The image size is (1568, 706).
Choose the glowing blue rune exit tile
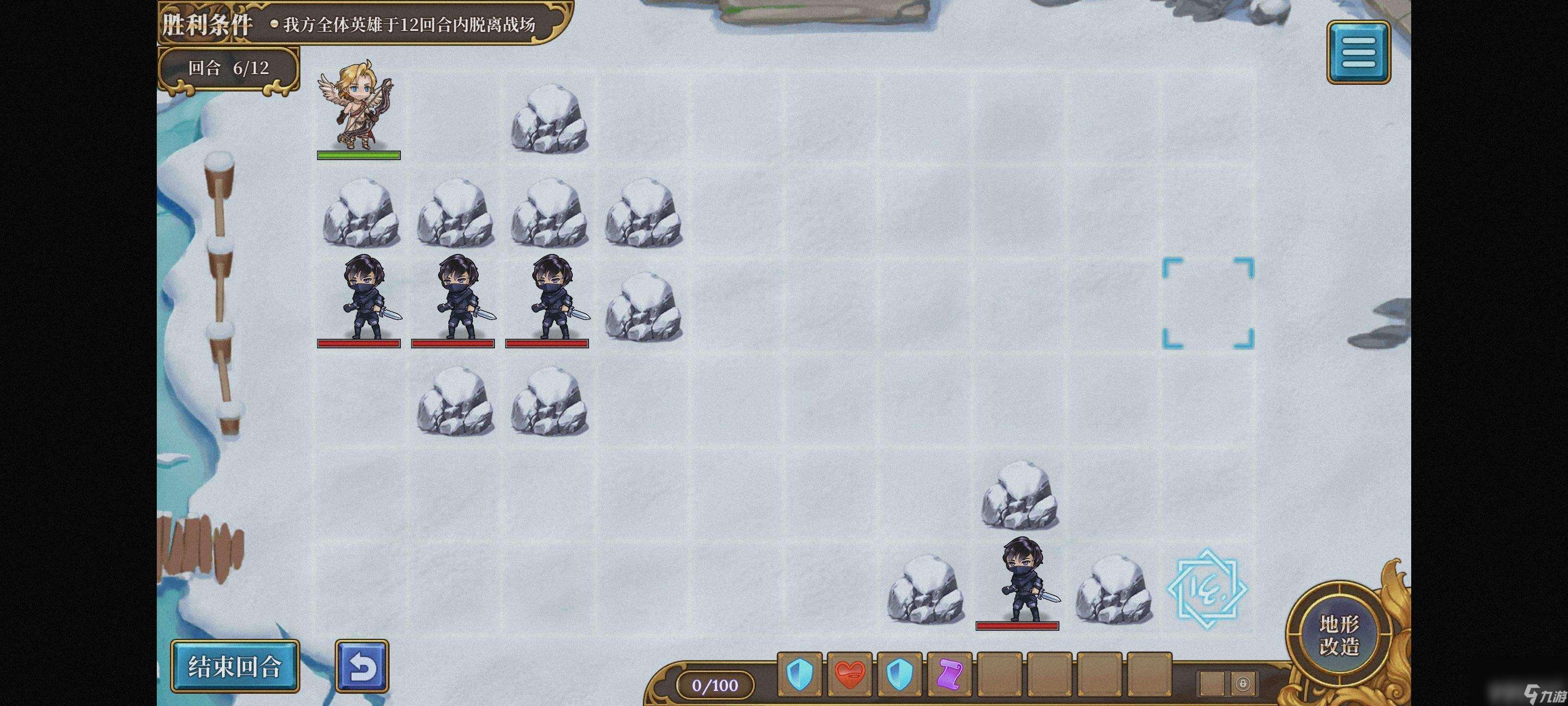click(1207, 589)
